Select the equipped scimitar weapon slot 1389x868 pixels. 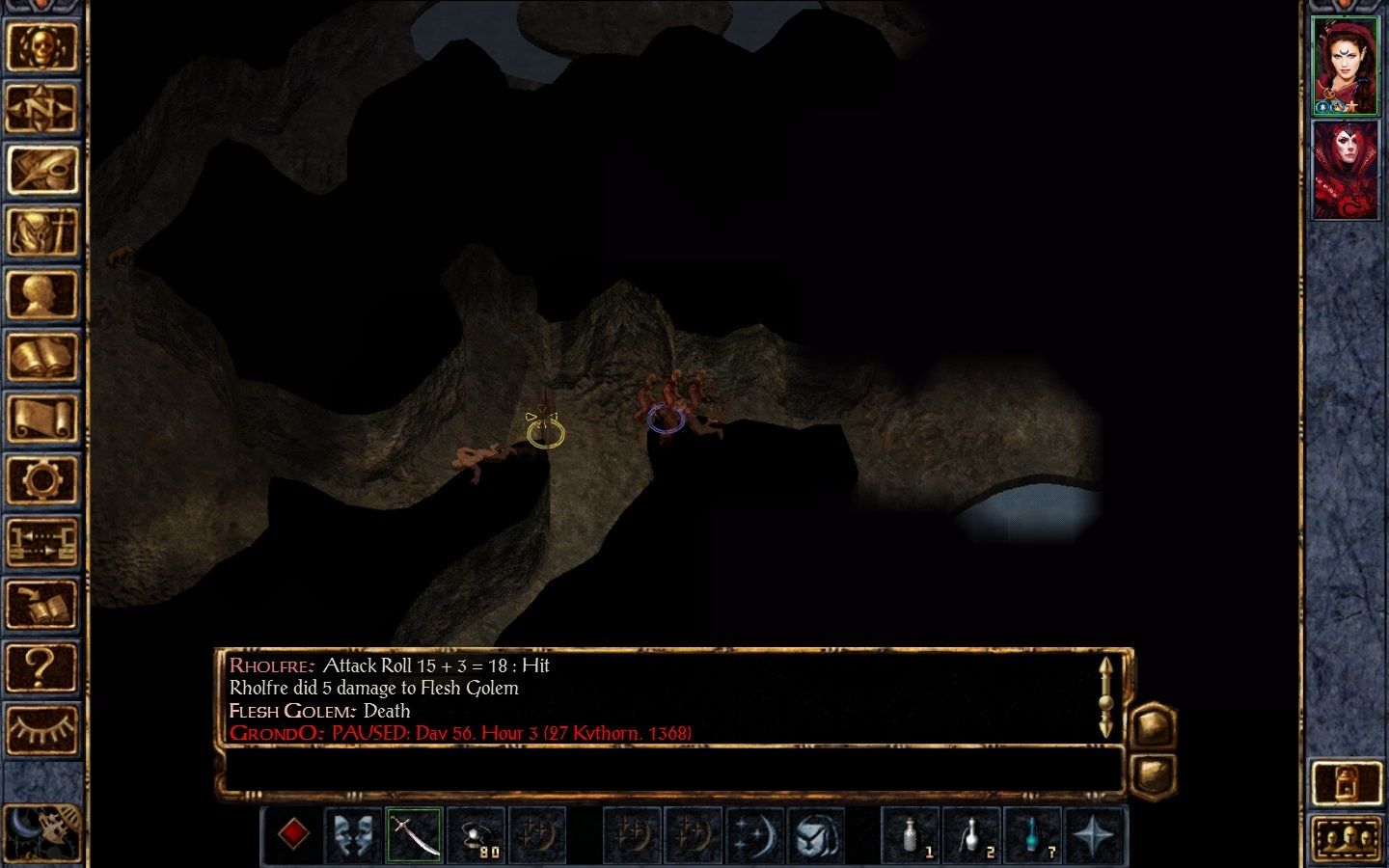(413, 835)
